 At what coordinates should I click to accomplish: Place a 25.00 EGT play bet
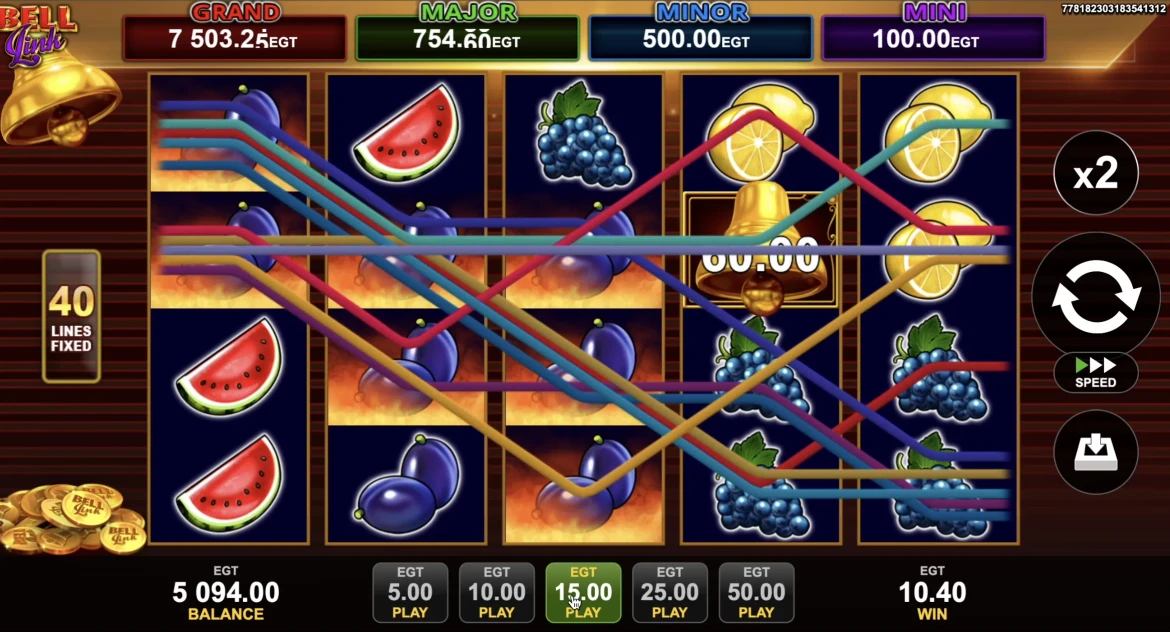670,593
